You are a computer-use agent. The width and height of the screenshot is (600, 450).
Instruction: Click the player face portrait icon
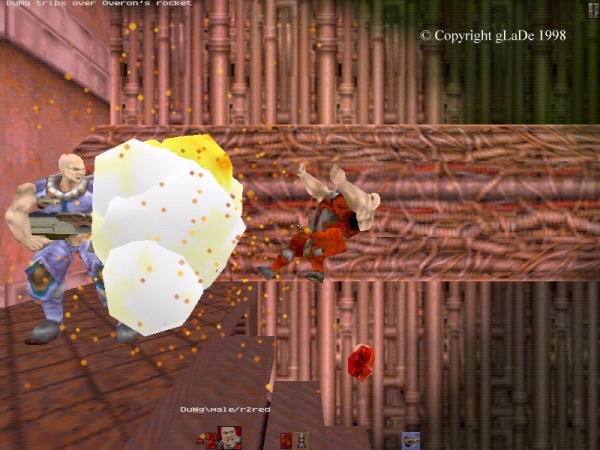[230, 437]
